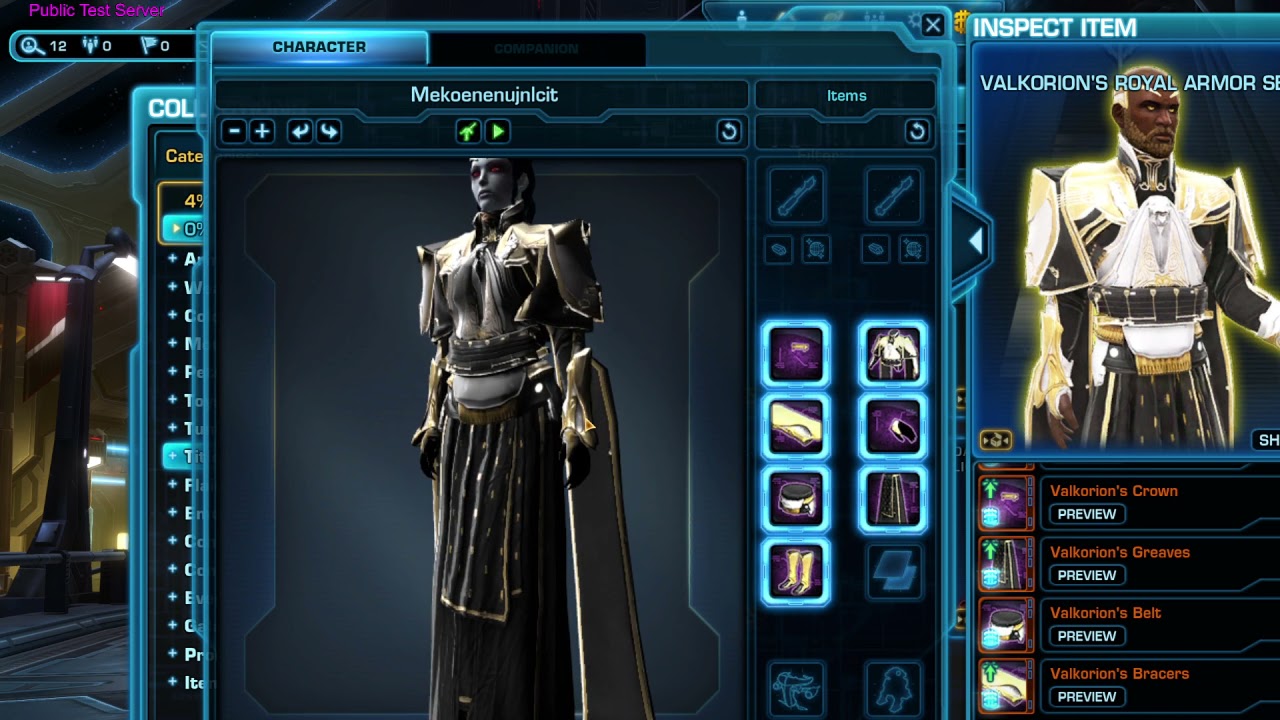
Task: Select the belt preview slot
Action: coord(796,499)
